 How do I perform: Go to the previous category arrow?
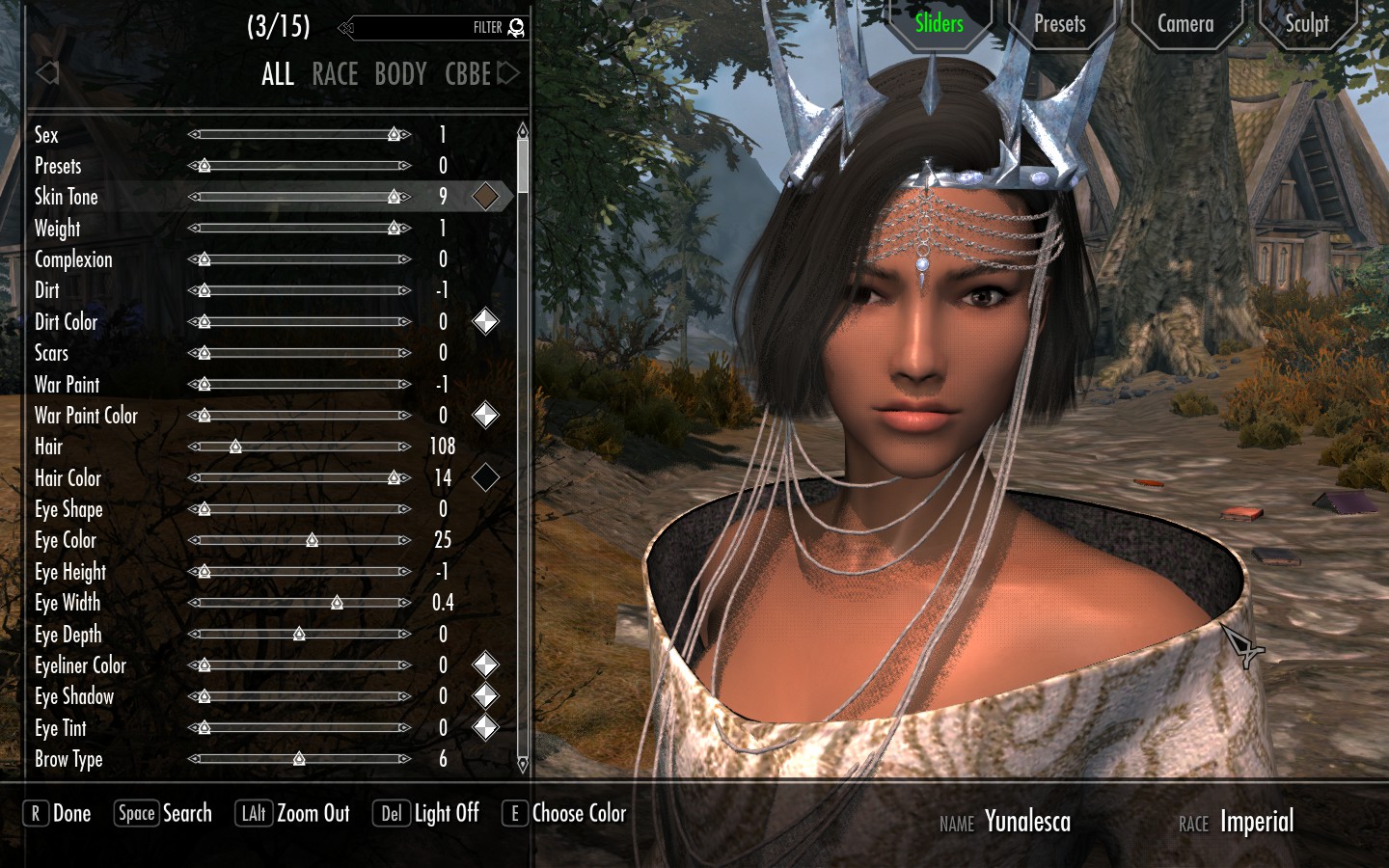tap(46, 73)
